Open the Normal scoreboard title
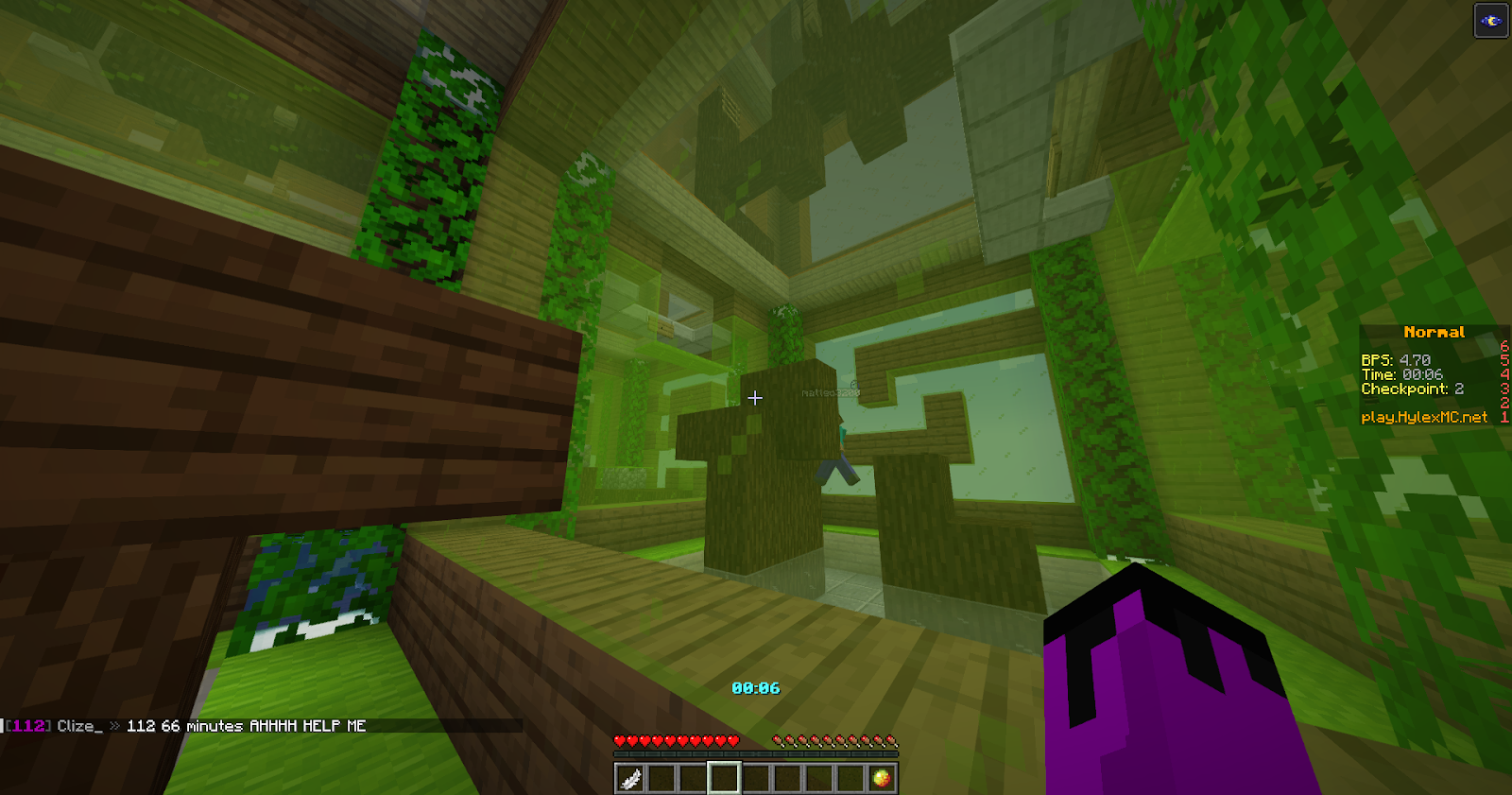Image resolution: width=1512 pixels, height=795 pixels. point(1435,332)
